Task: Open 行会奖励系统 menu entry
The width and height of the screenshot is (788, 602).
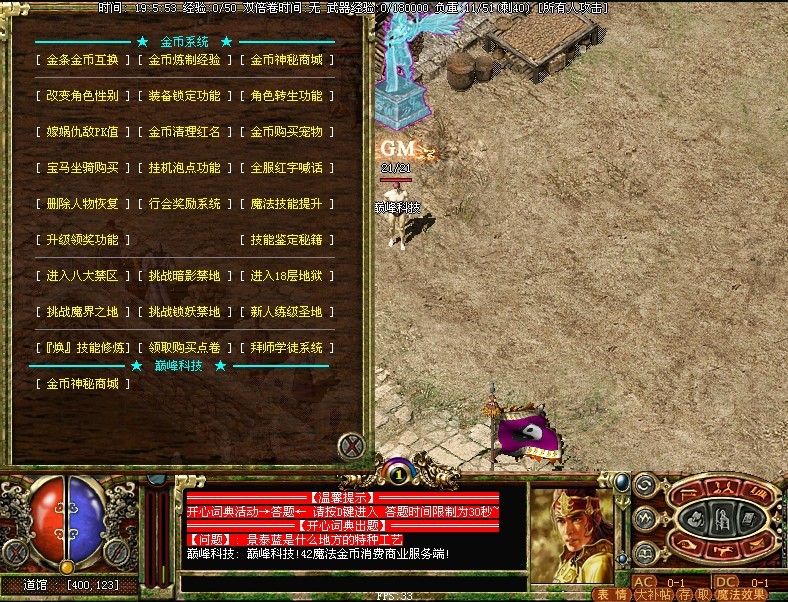Action: pyautogui.click(x=184, y=204)
